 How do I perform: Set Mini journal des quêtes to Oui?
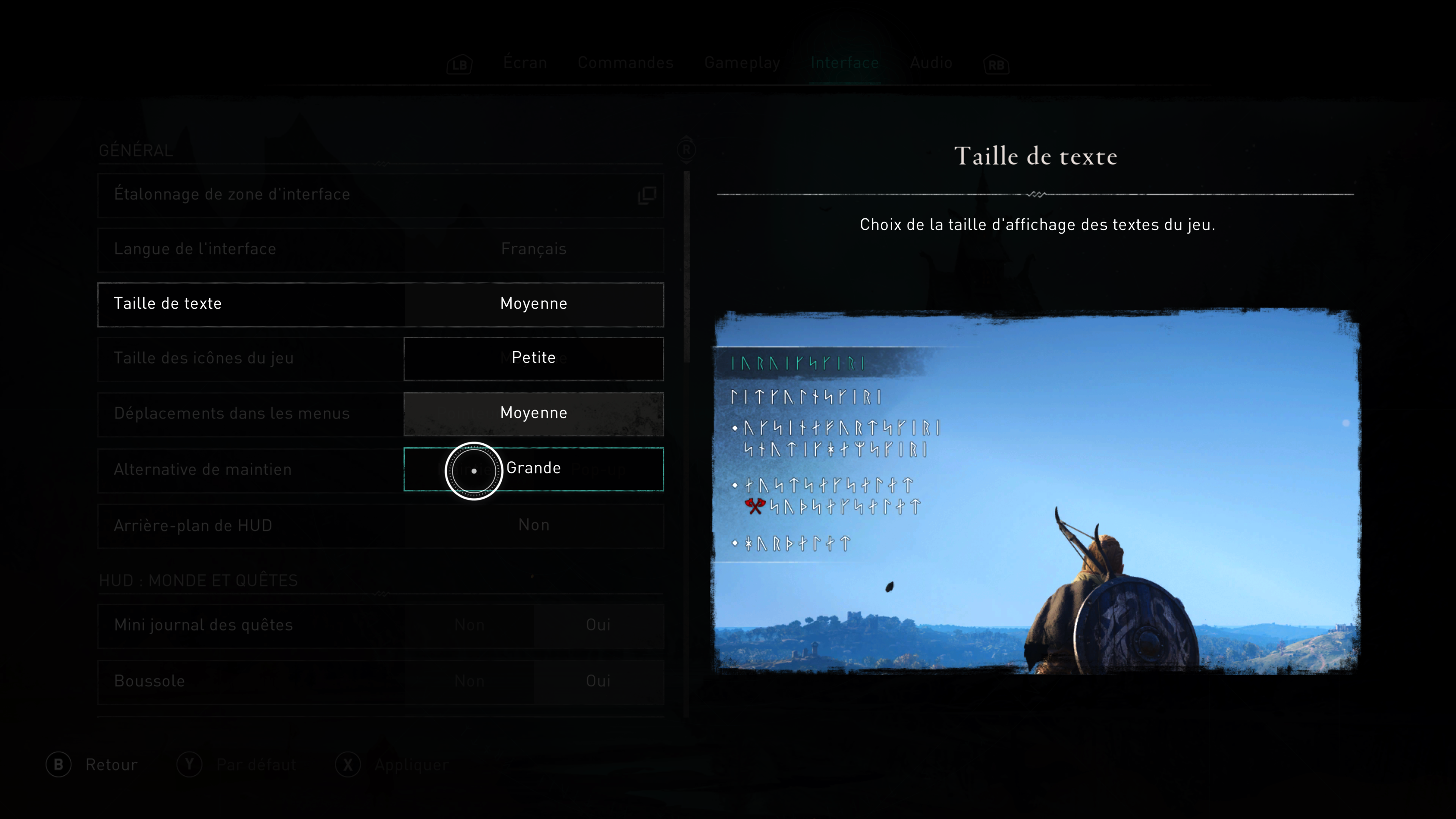coord(598,625)
